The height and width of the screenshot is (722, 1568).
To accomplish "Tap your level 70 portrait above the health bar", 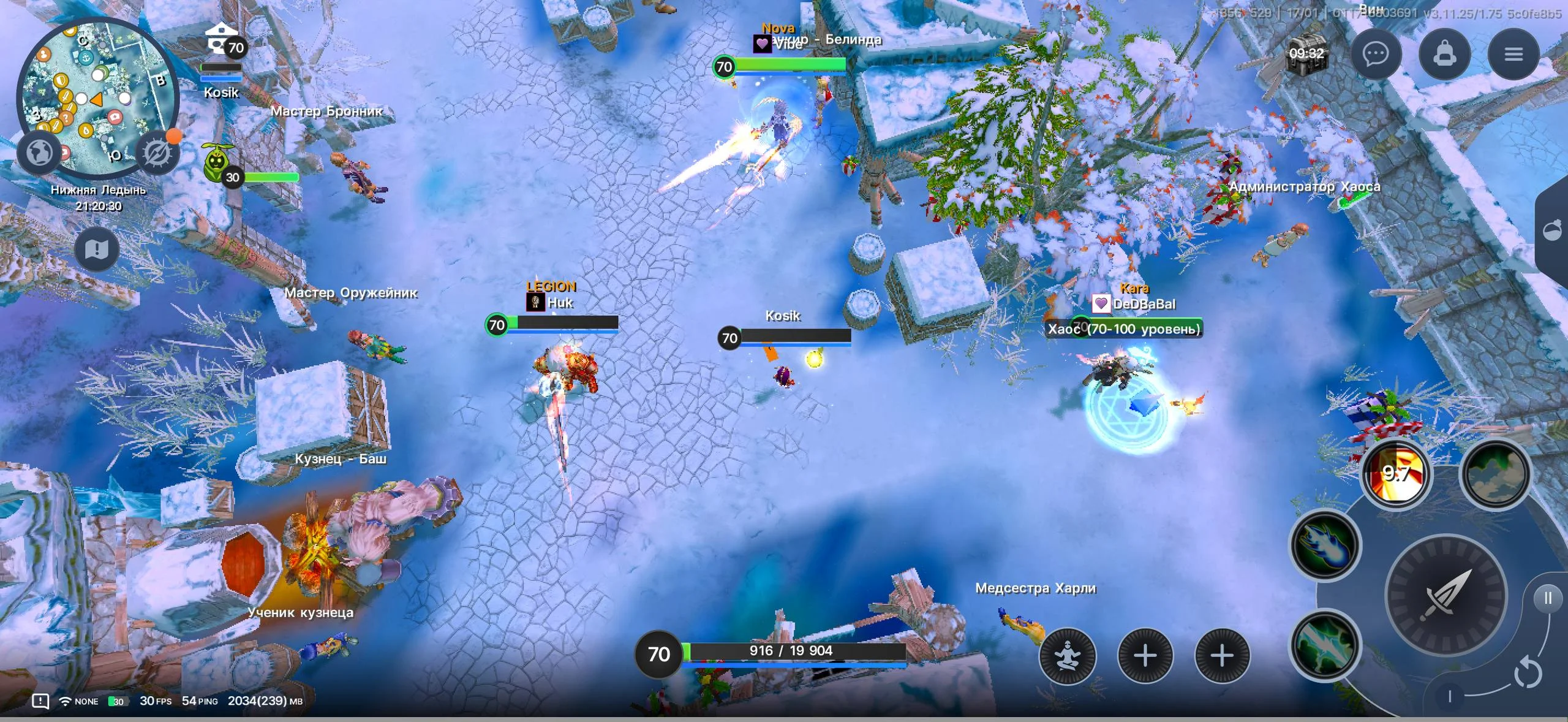I will 658,655.
